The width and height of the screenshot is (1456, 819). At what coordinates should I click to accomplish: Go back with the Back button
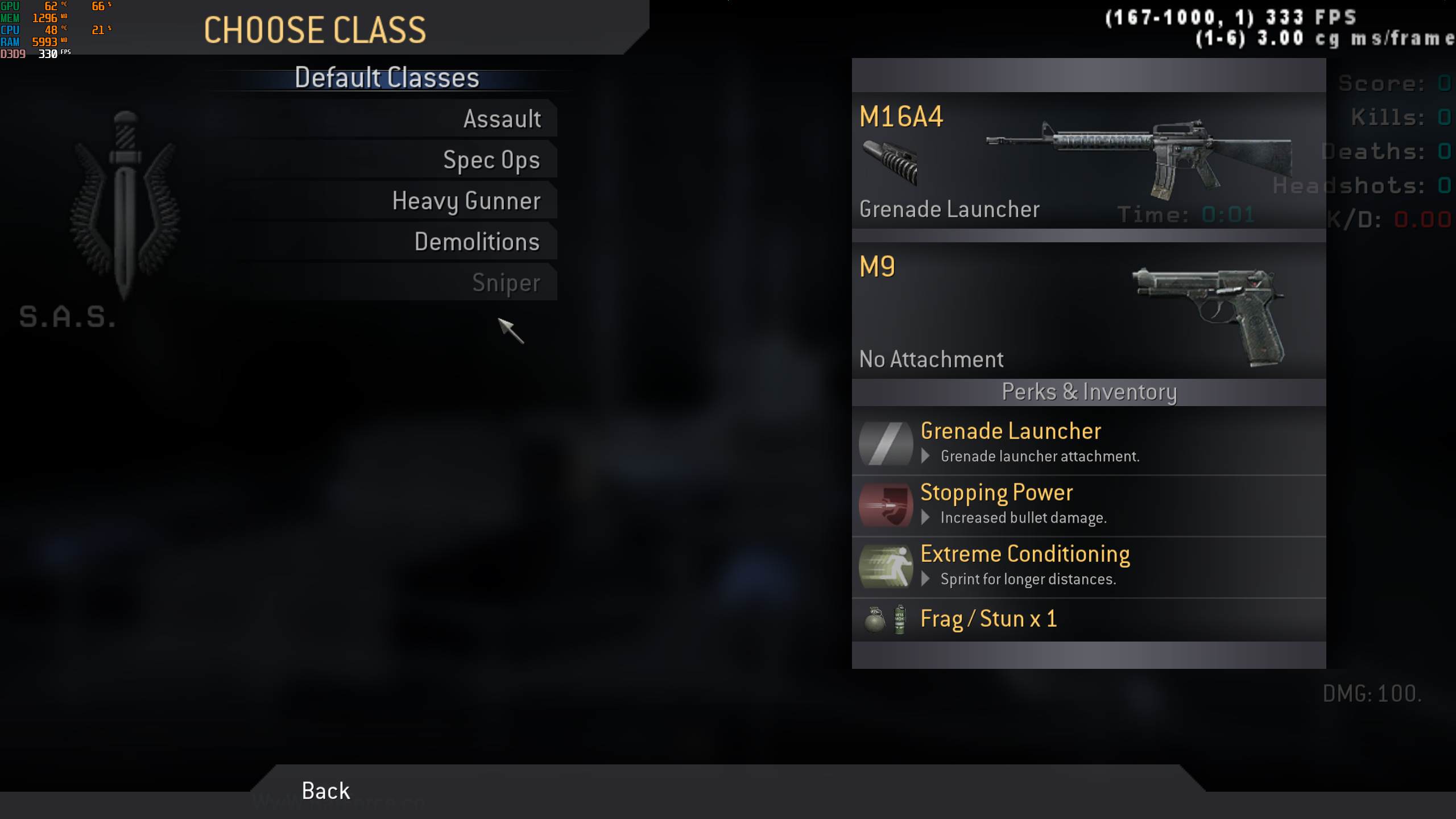[326, 791]
